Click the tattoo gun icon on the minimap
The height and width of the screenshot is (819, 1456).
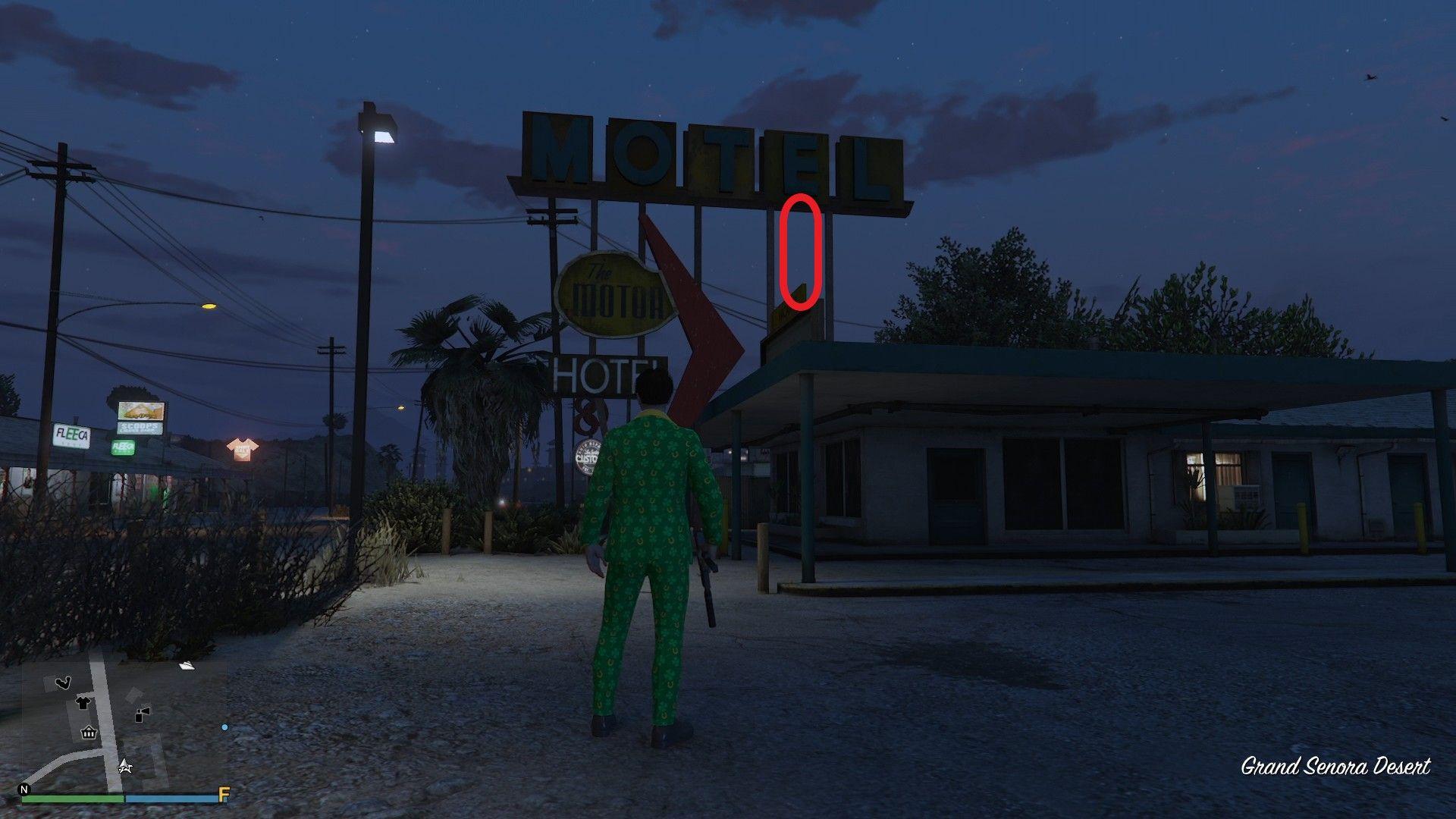[x=142, y=715]
